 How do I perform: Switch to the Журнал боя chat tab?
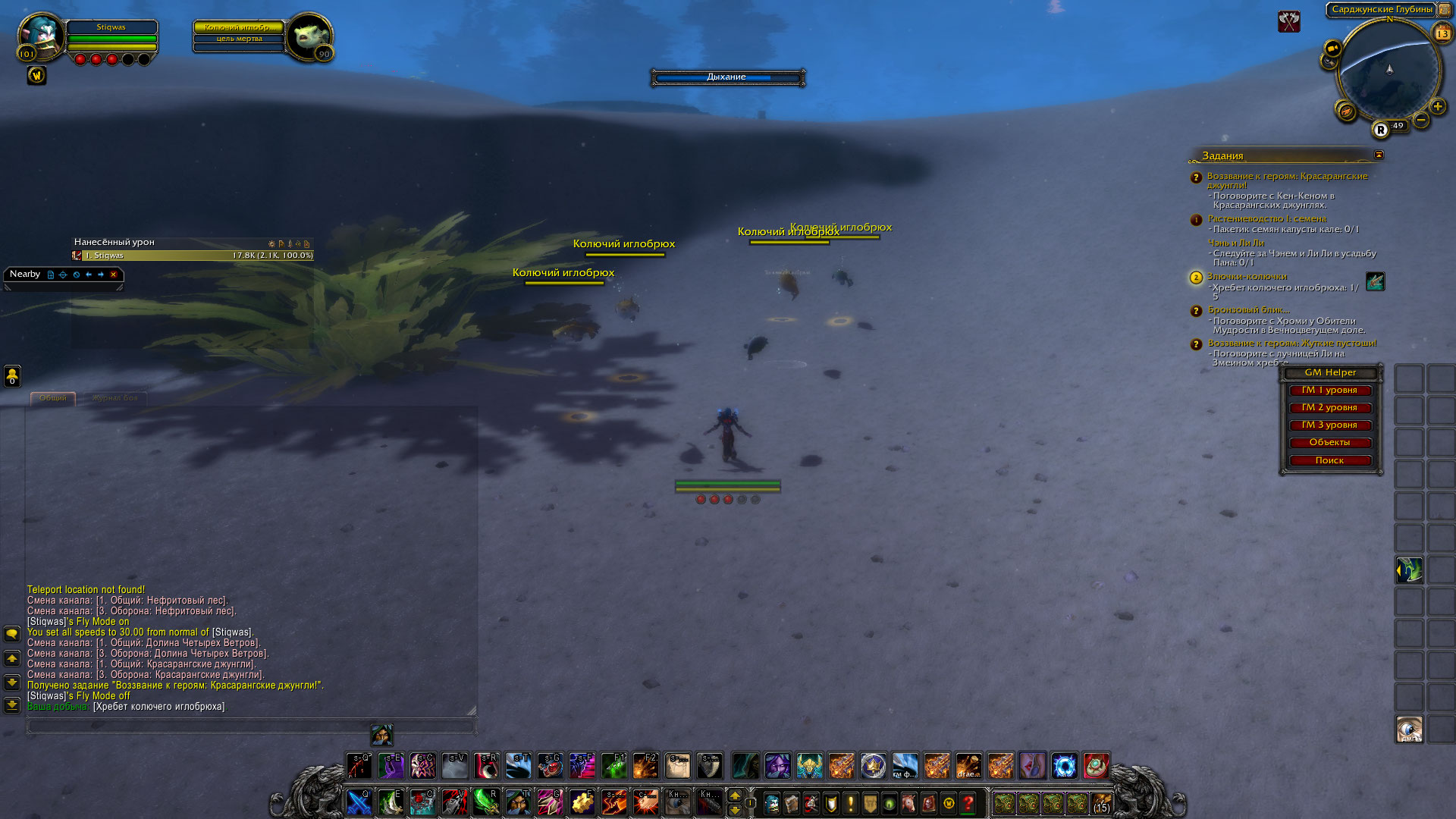115,398
